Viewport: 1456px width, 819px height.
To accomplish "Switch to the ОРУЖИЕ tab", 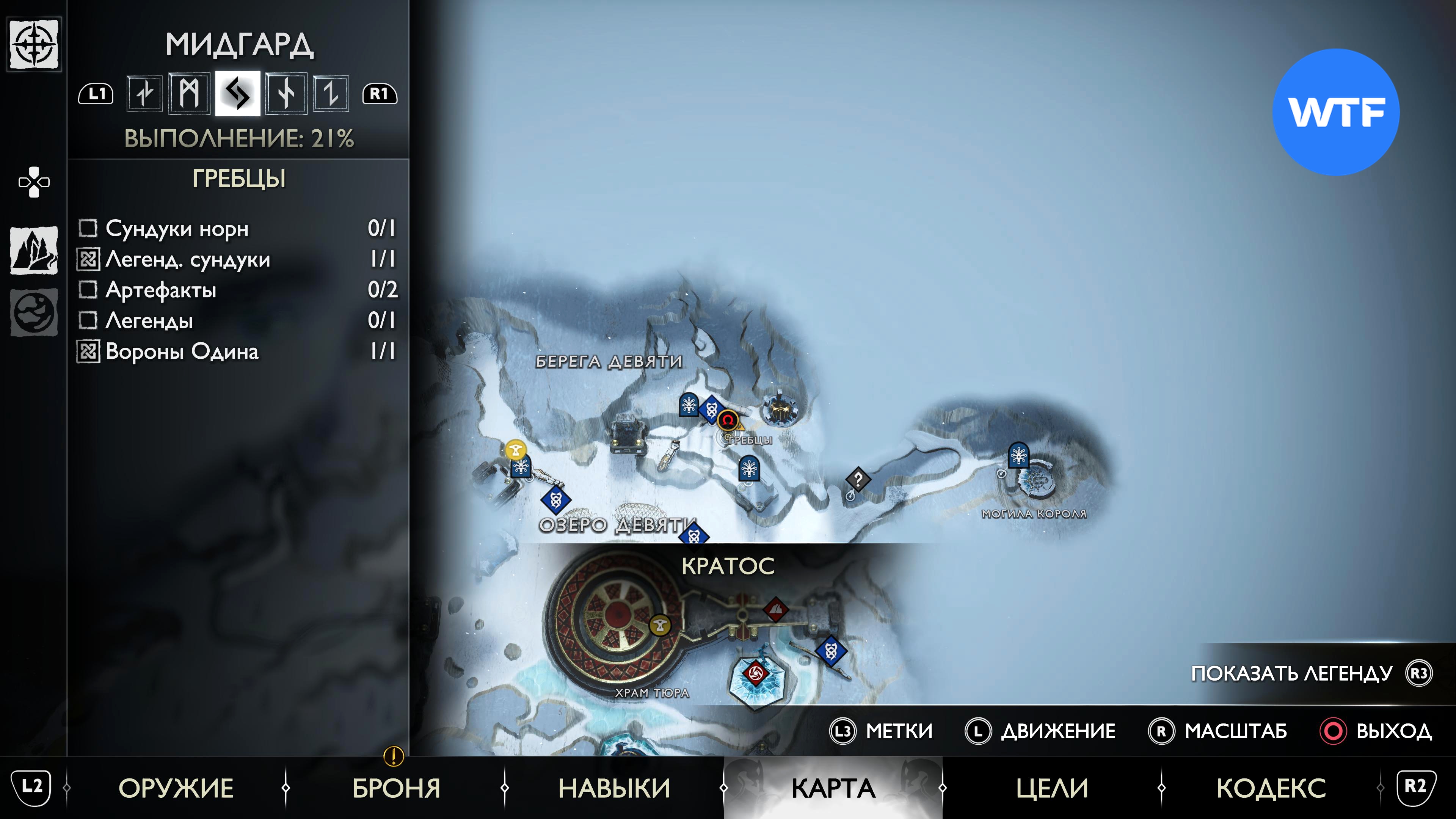I will point(176,788).
